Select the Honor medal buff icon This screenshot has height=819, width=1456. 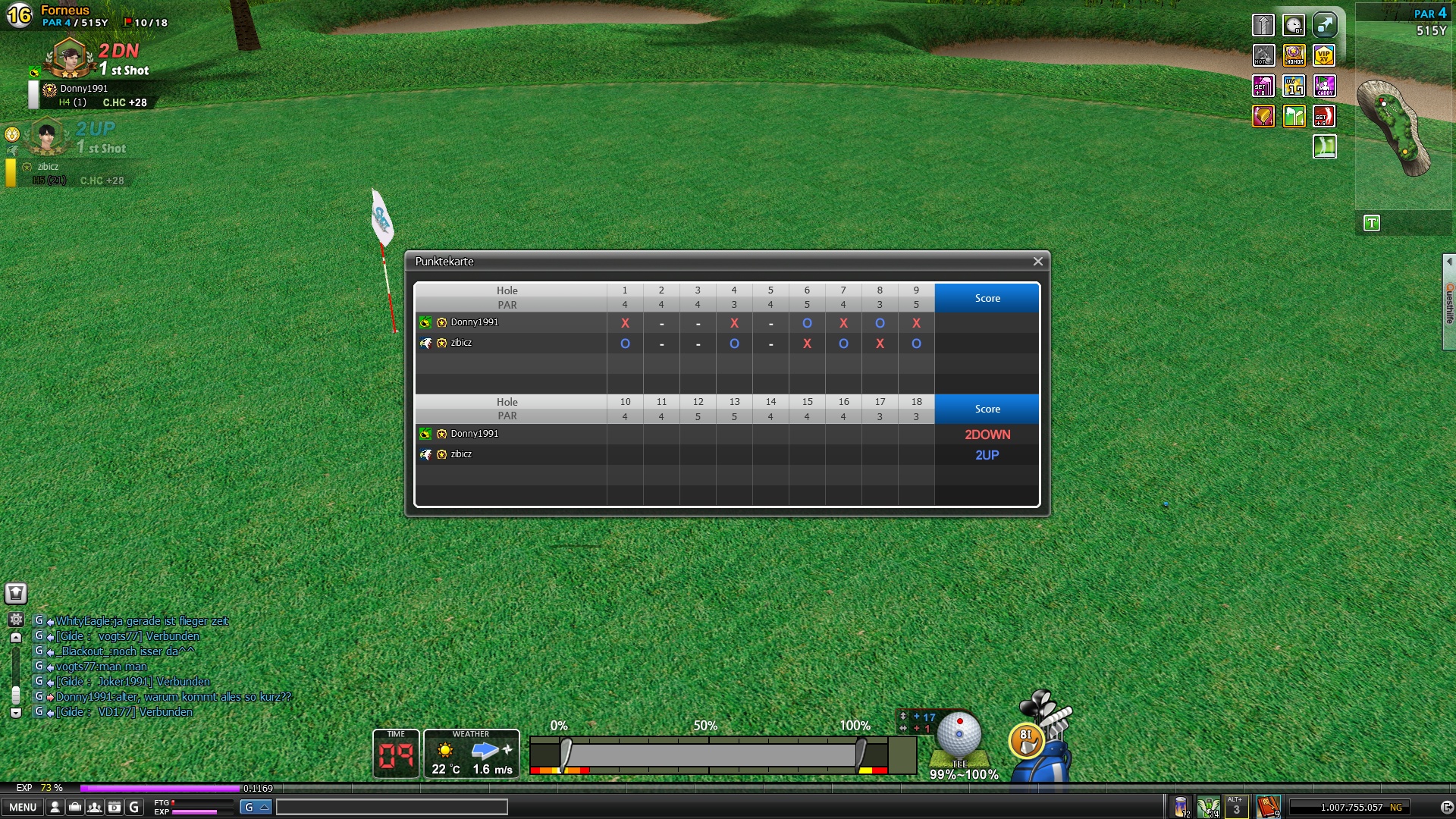(x=1294, y=55)
